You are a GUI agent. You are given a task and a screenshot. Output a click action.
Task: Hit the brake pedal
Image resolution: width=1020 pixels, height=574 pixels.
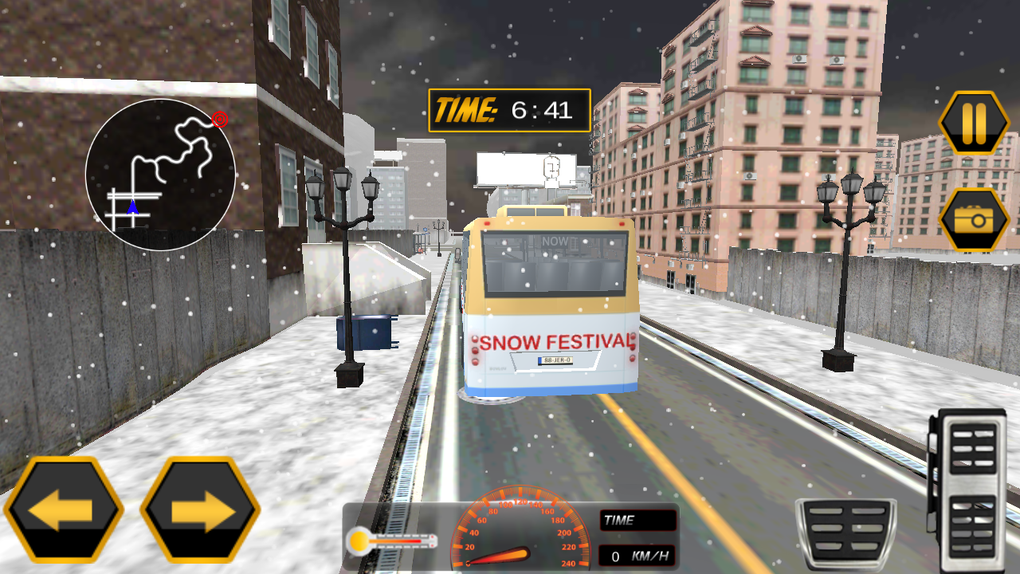845,533
